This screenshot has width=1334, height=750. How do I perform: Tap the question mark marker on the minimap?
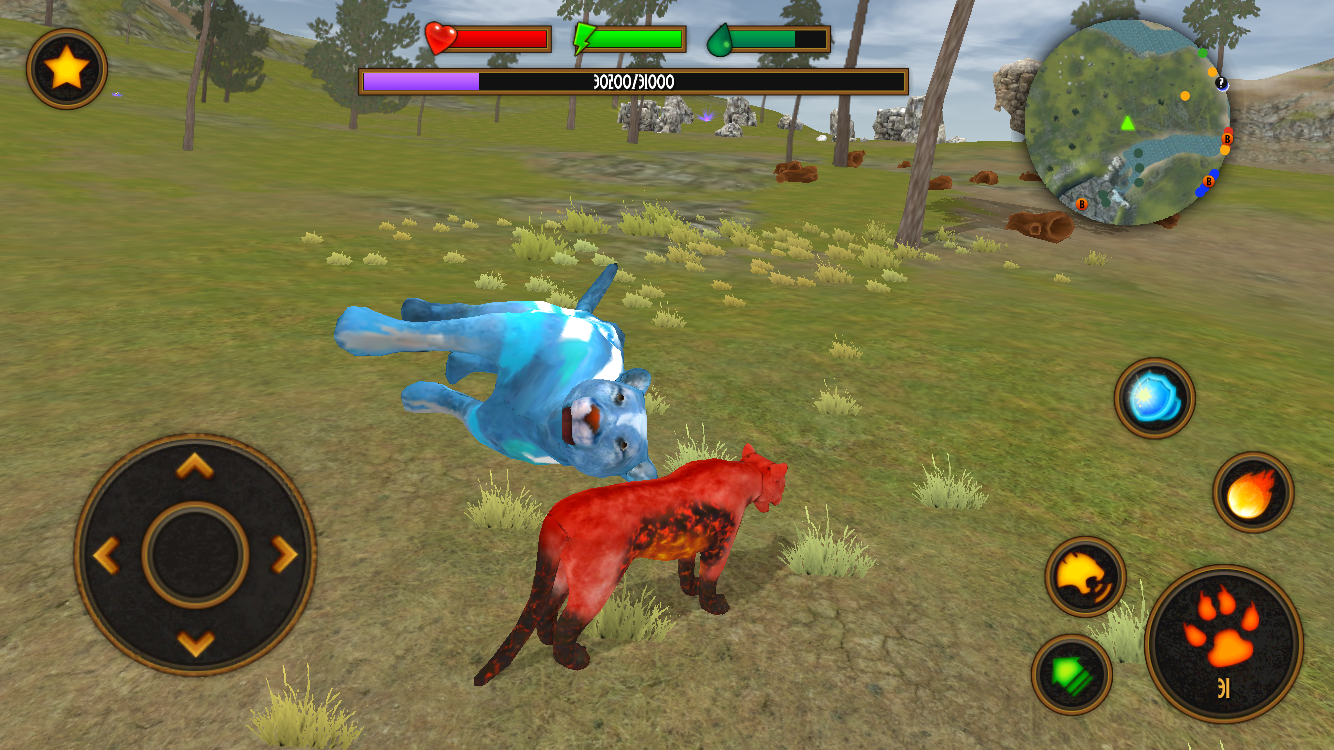[1222, 84]
